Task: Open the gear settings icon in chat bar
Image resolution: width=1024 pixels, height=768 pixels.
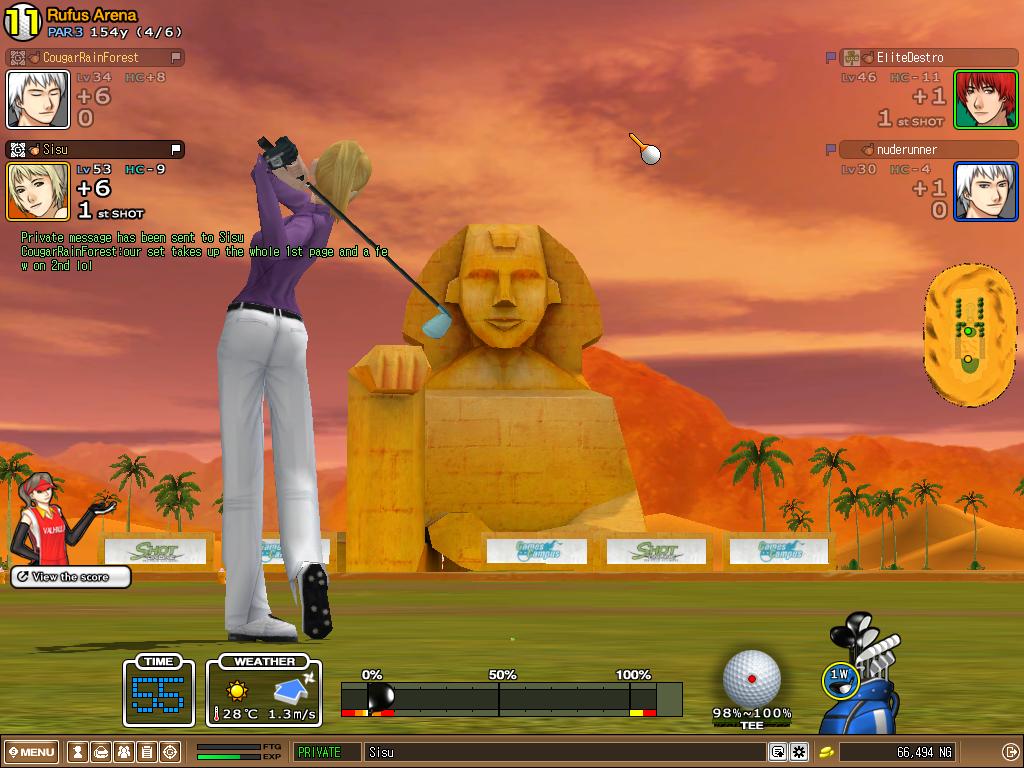Action: [799, 752]
